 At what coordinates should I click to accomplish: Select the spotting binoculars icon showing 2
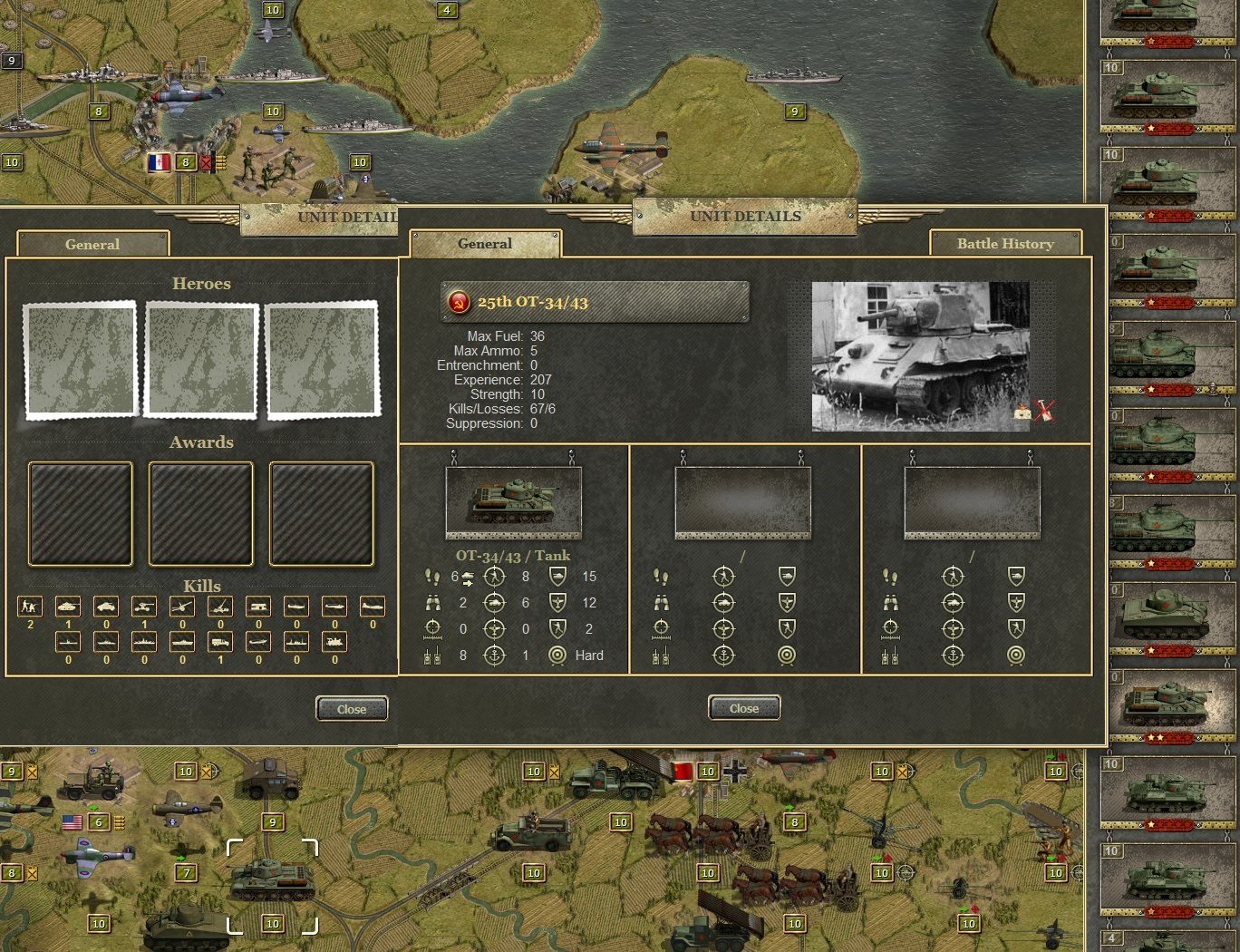(433, 602)
